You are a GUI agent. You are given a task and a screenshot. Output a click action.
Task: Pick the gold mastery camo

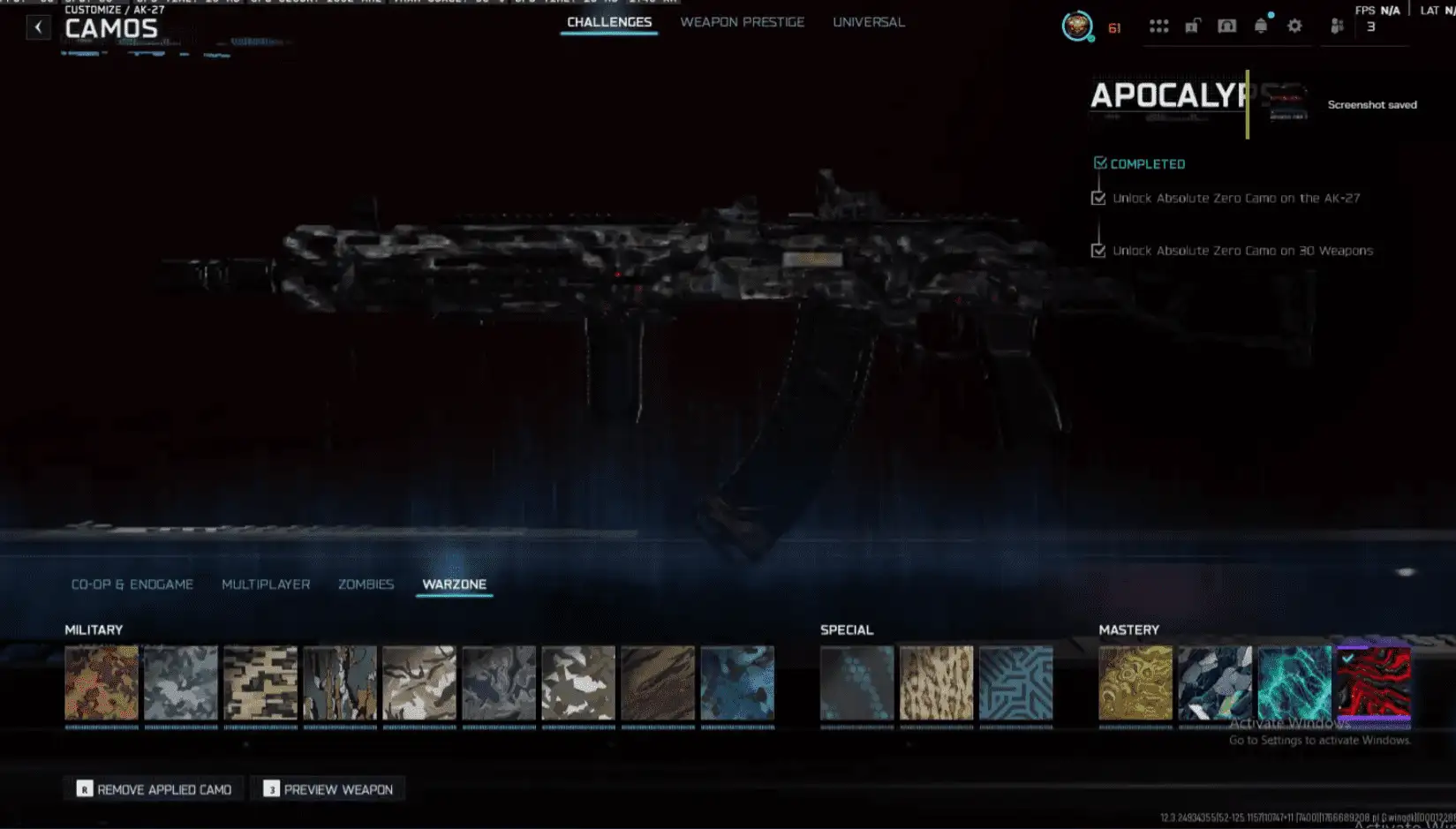(x=1135, y=682)
